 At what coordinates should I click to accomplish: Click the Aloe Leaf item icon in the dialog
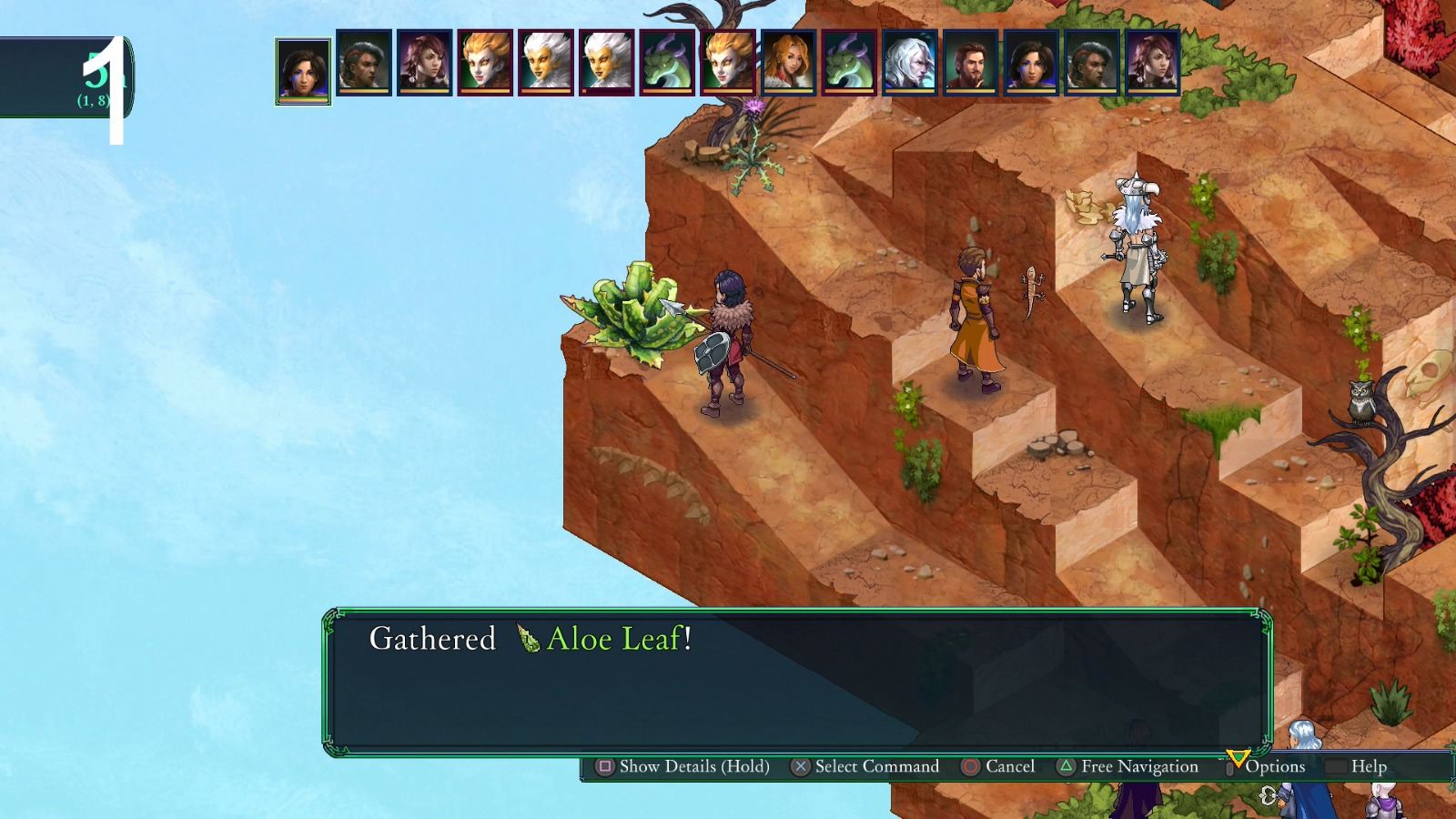tap(526, 640)
